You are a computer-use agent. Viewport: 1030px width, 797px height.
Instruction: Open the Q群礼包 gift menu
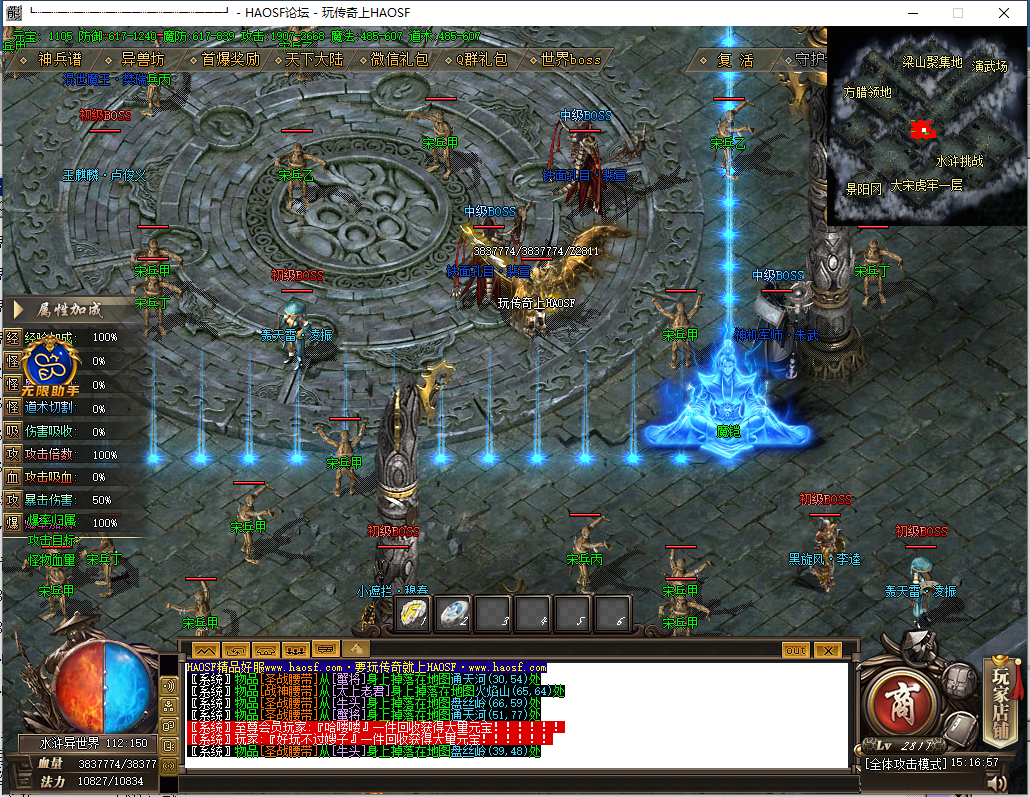[x=482, y=60]
